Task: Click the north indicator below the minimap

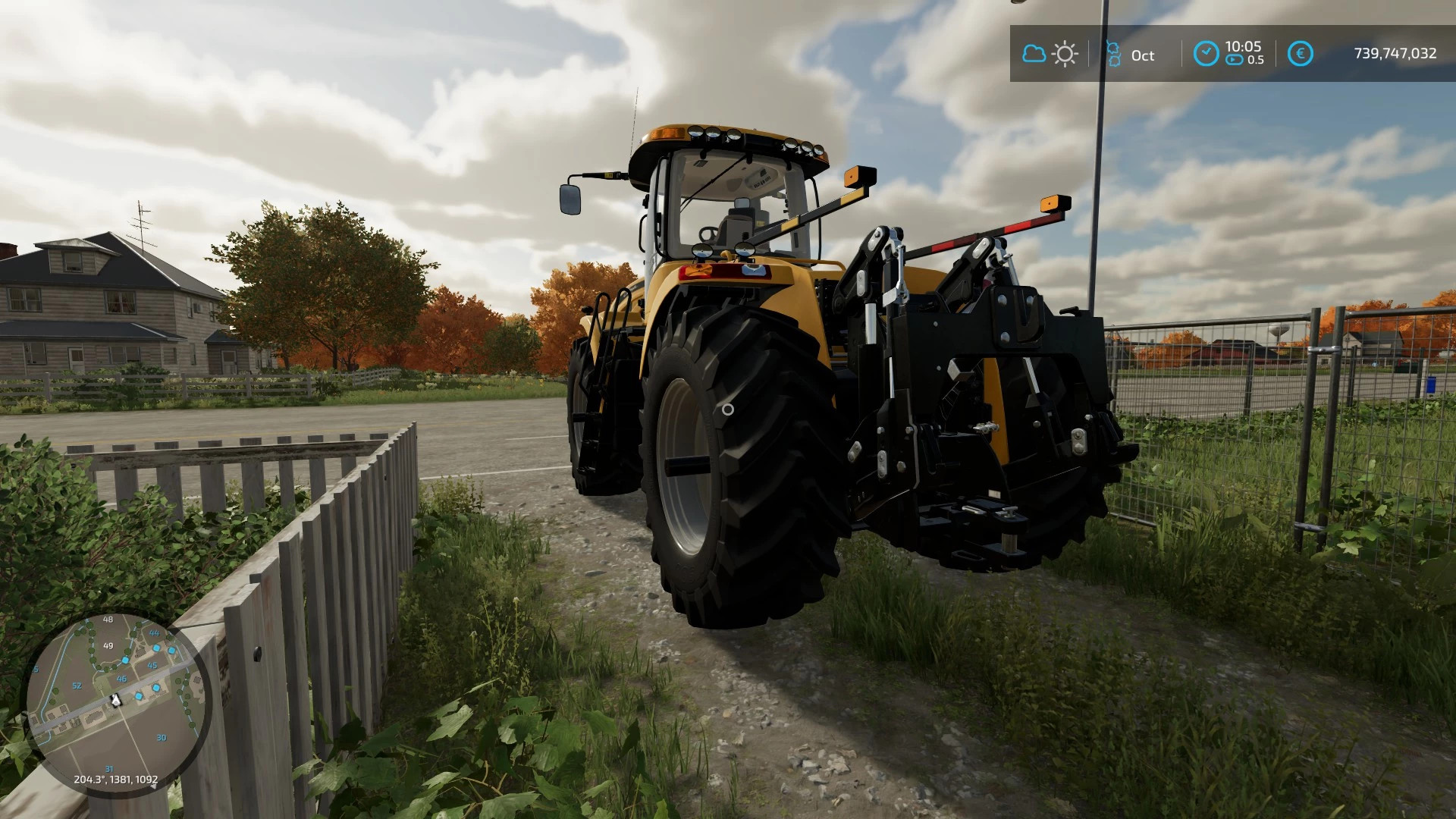Action: (153, 786)
